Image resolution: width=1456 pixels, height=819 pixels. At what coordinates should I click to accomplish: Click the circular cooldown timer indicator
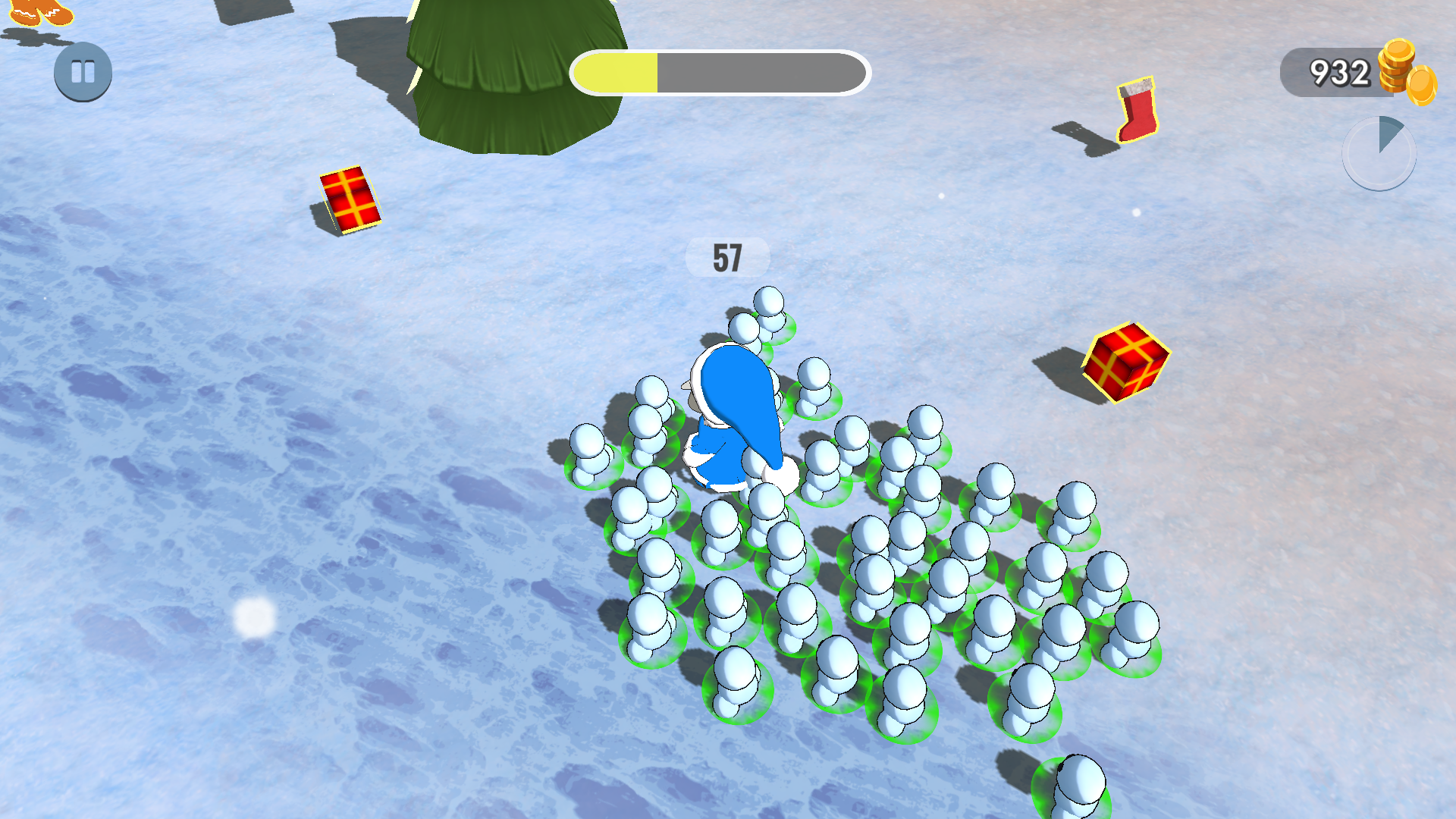pyautogui.click(x=1380, y=152)
